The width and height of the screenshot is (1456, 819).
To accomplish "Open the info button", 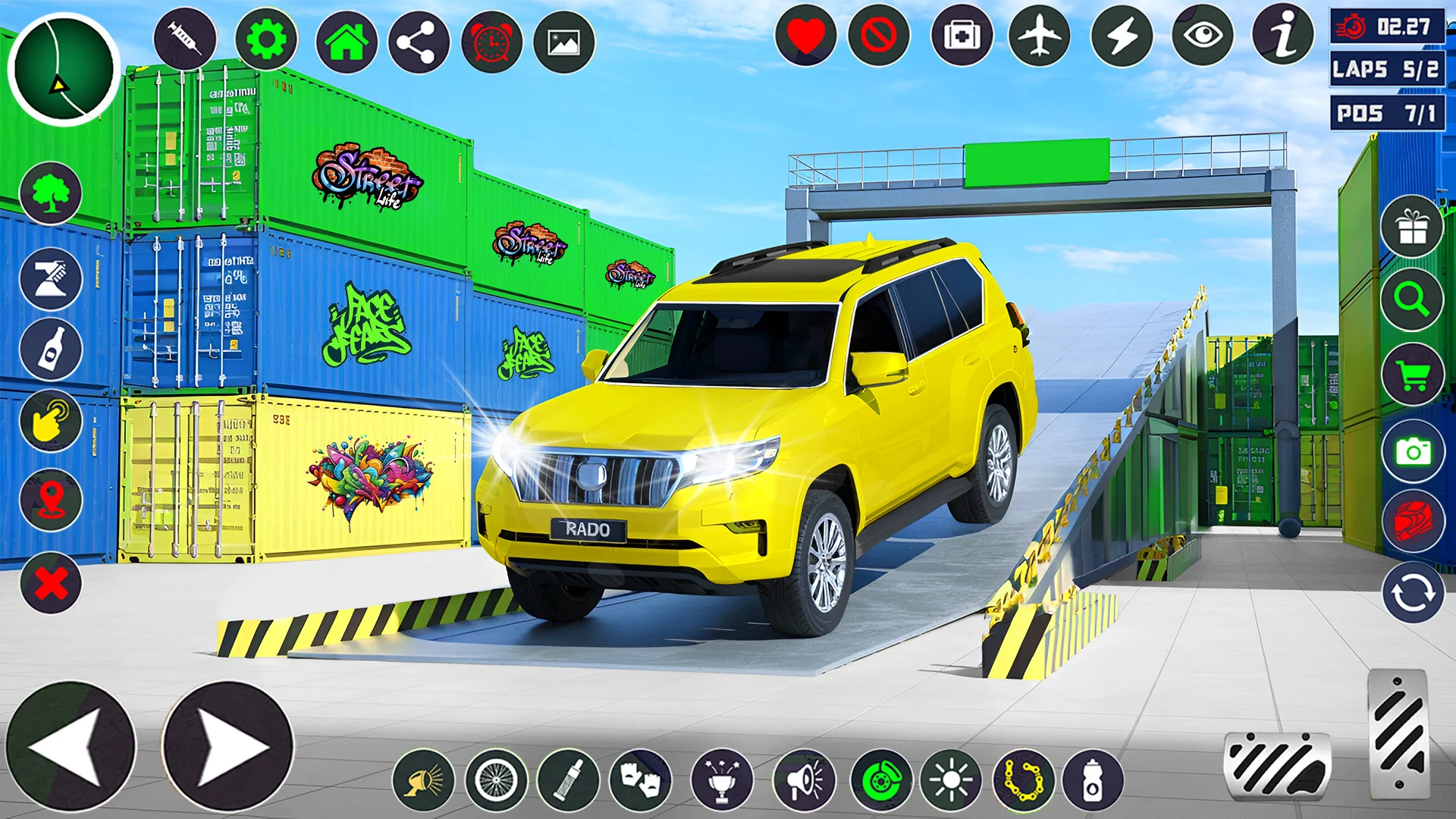I will point(1283,34).
